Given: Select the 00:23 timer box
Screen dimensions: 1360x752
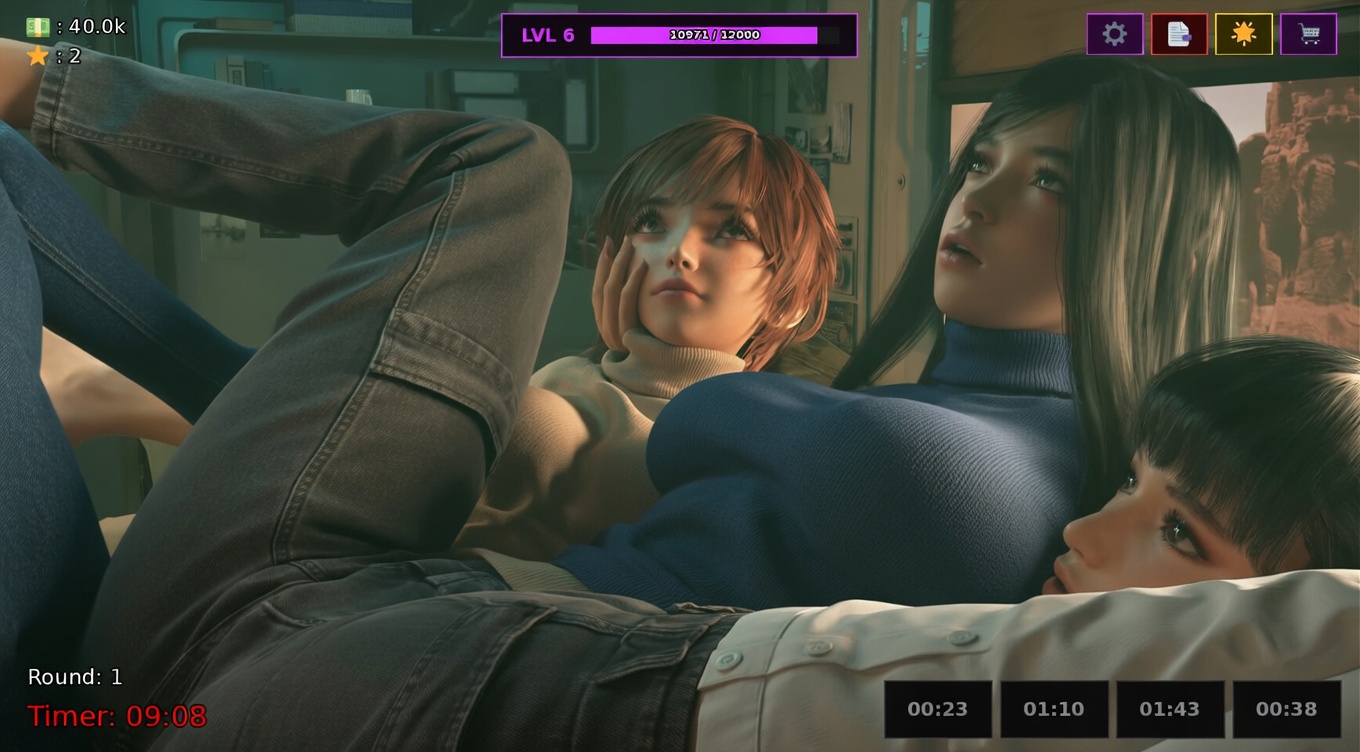Looking at the screenshot, I should click(938, 709).
